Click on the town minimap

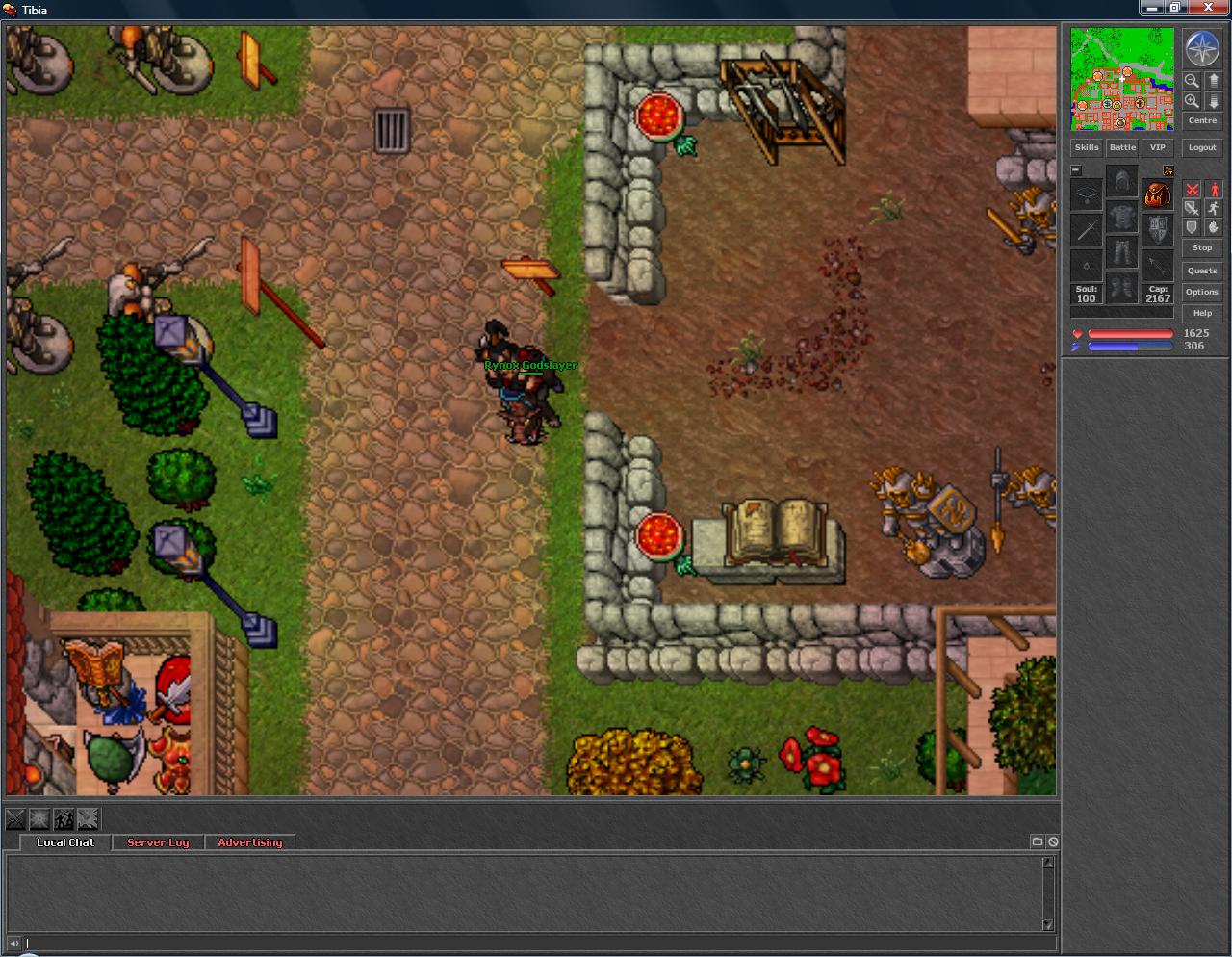click(1122, 79)
